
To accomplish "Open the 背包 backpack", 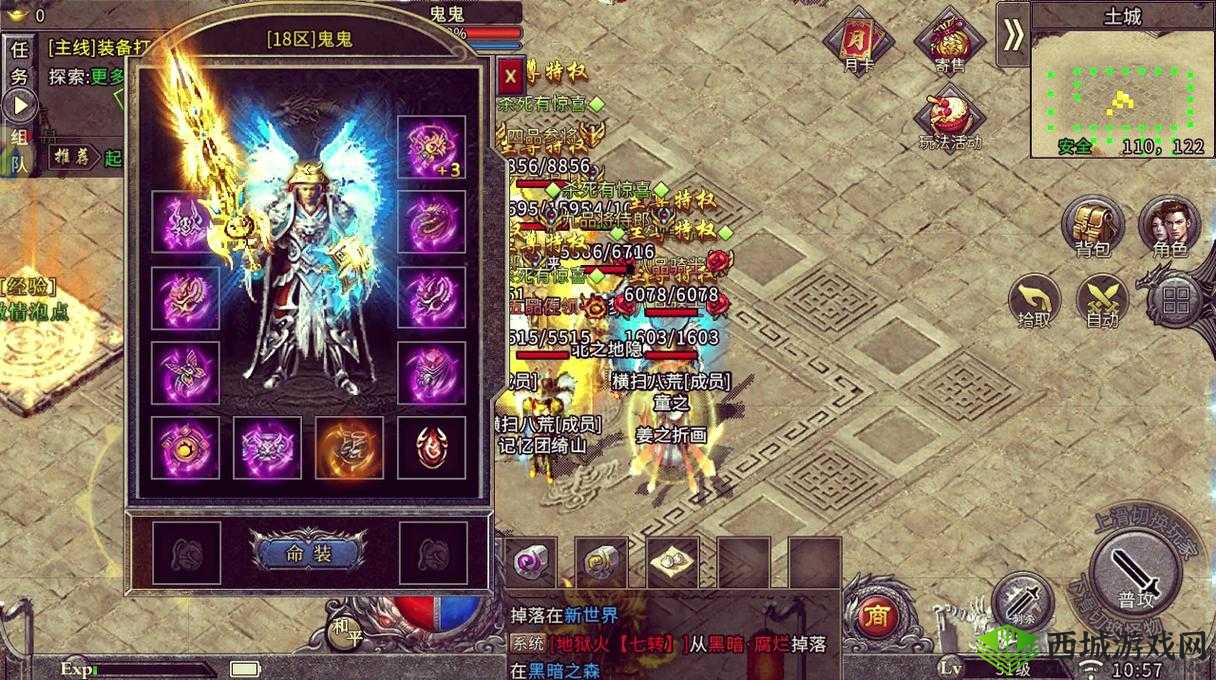I will pyautogui.click(x=1094, y=224).
